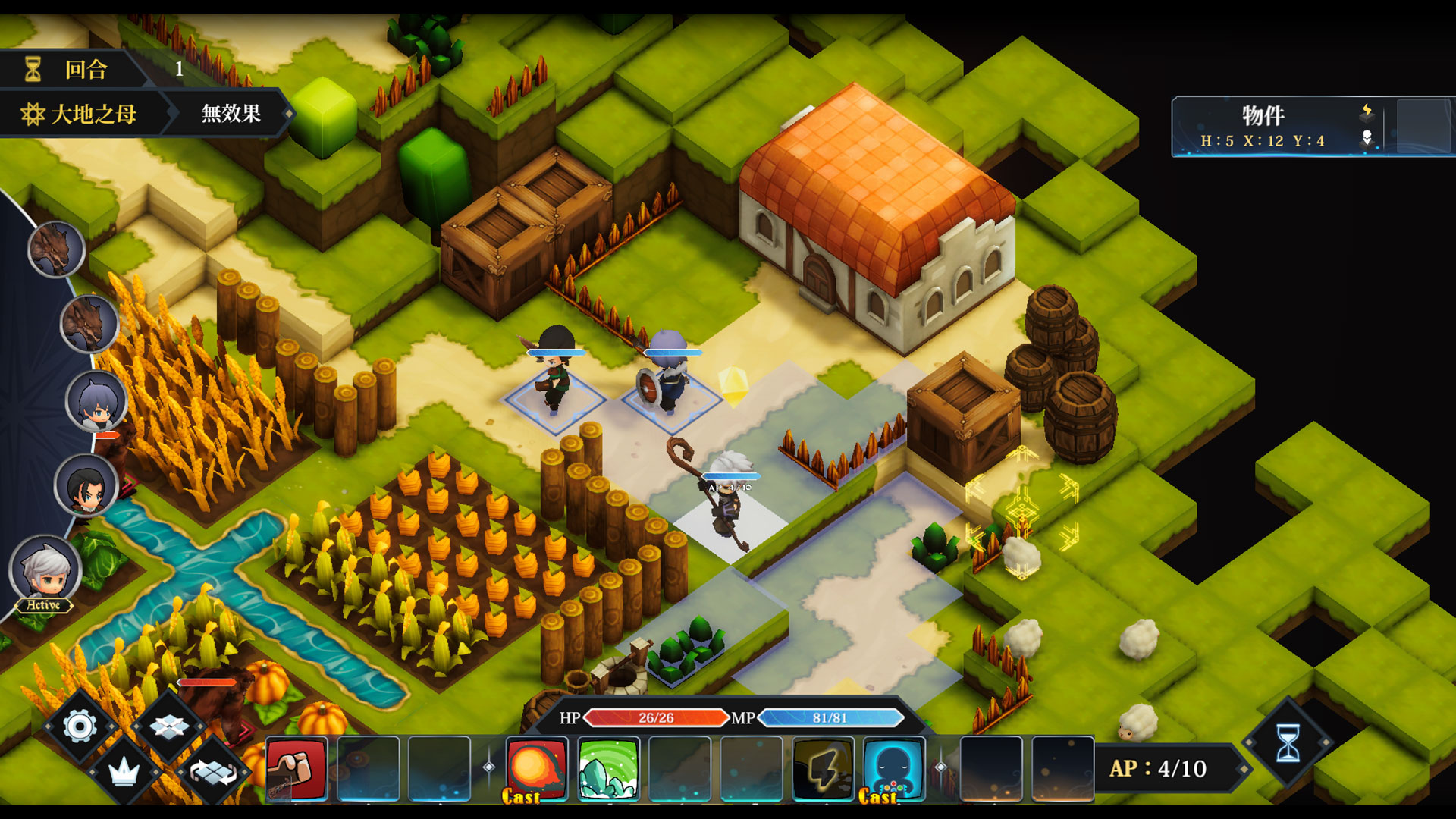Image resolution: width=1456 pixels, height=819 pixels.
Task: Activate the green crystal skill
Action: 607,768
